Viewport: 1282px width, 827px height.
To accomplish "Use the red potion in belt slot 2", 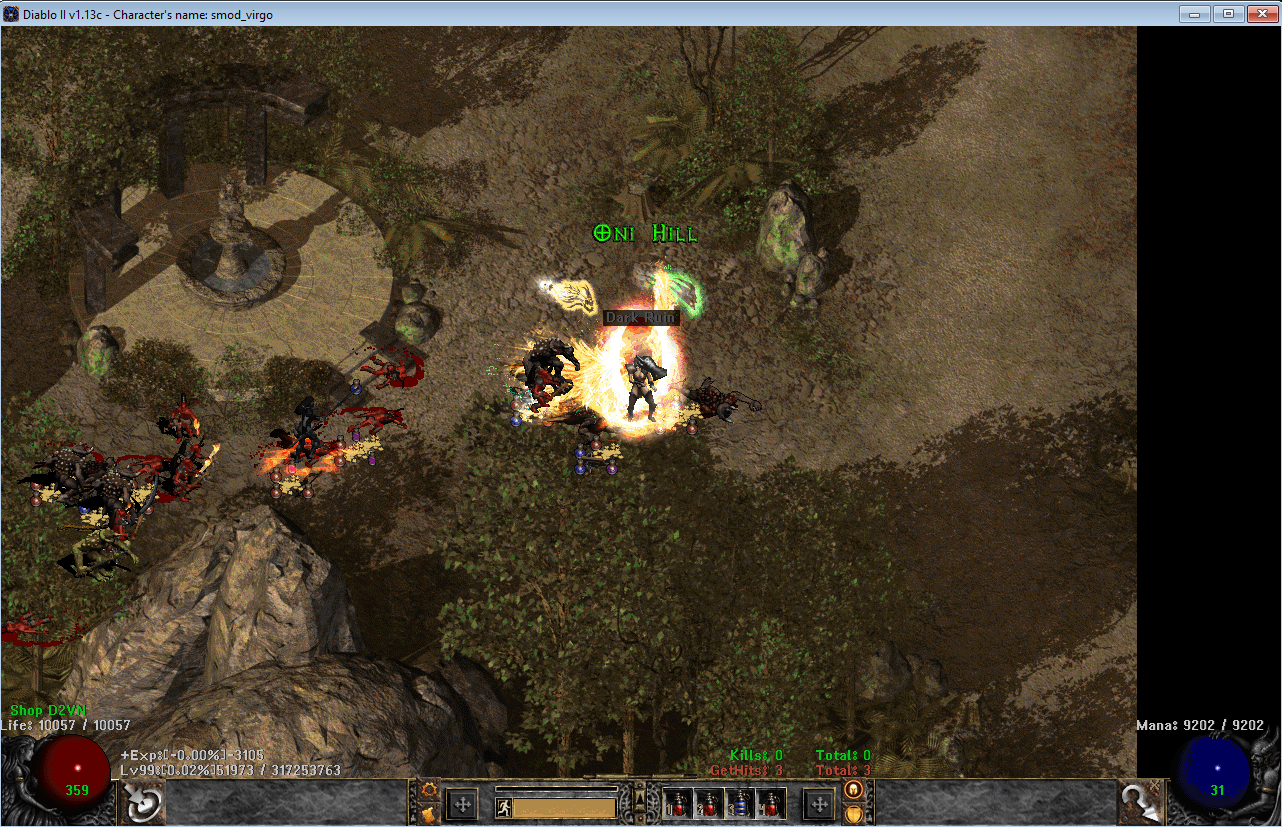I will point(709,804).
